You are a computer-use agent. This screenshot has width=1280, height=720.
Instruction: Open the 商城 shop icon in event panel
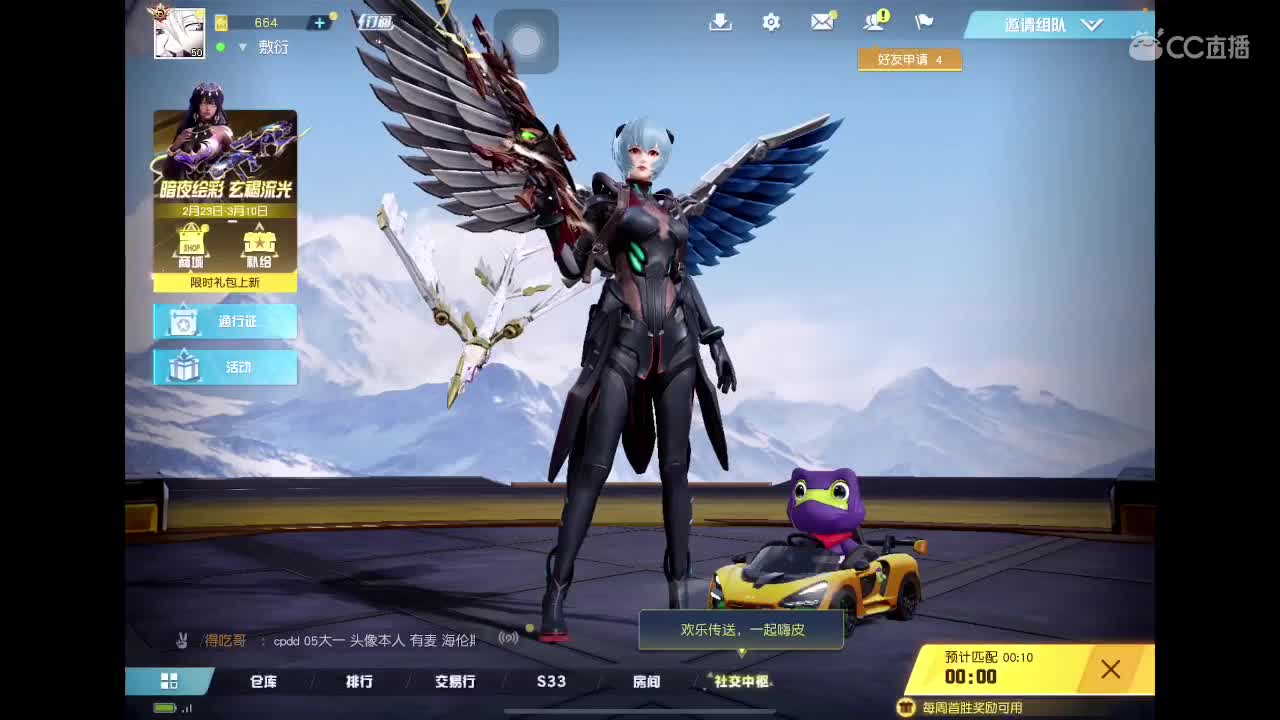click(x=190, y=242)
